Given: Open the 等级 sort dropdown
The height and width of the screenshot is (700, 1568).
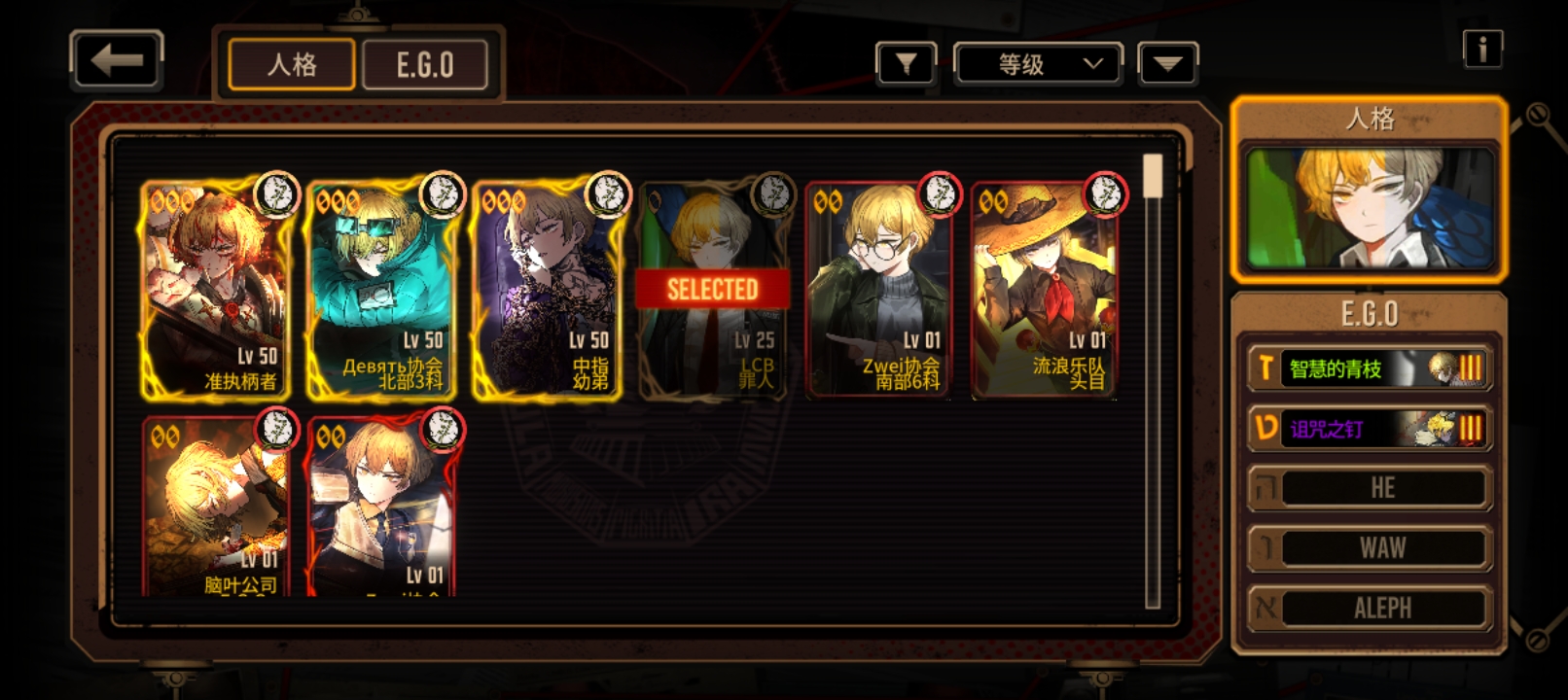Looking at the screenshot, I should click(x=1038, y=64).
